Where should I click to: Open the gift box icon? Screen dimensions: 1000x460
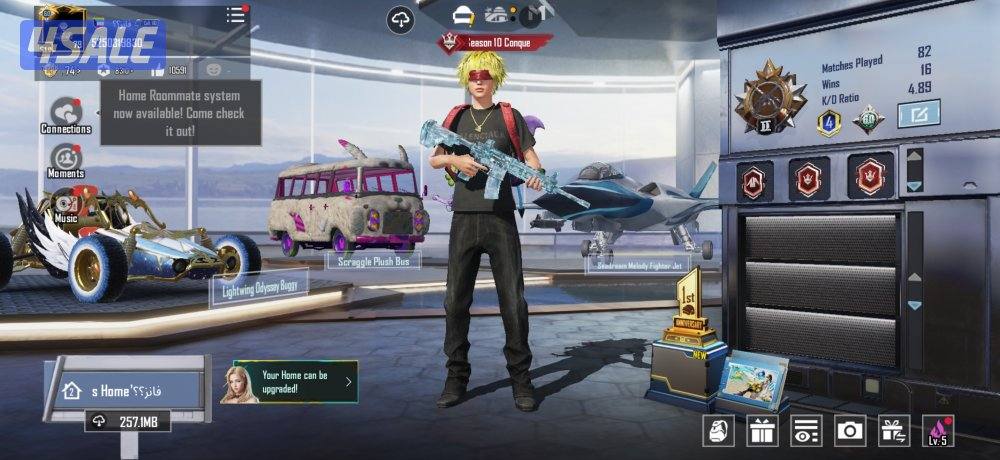763,430
